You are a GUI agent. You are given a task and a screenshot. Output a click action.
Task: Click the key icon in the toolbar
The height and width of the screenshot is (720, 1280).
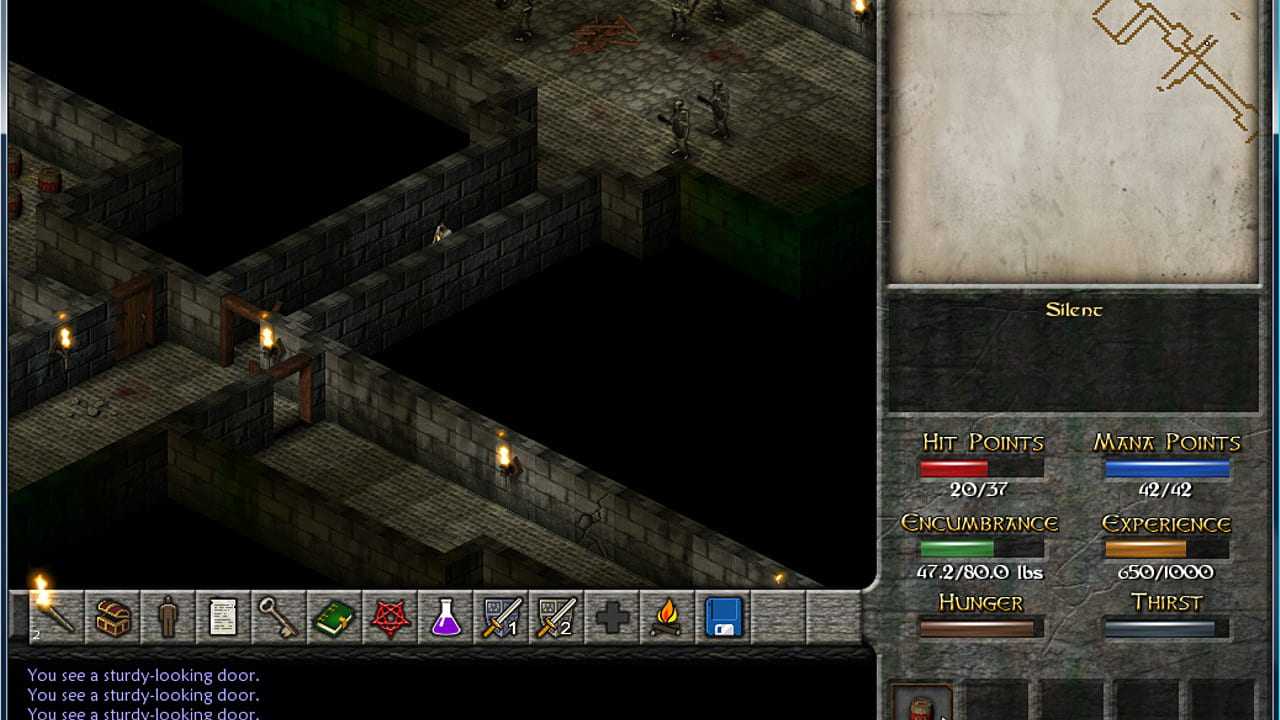[x=279, y=617]
